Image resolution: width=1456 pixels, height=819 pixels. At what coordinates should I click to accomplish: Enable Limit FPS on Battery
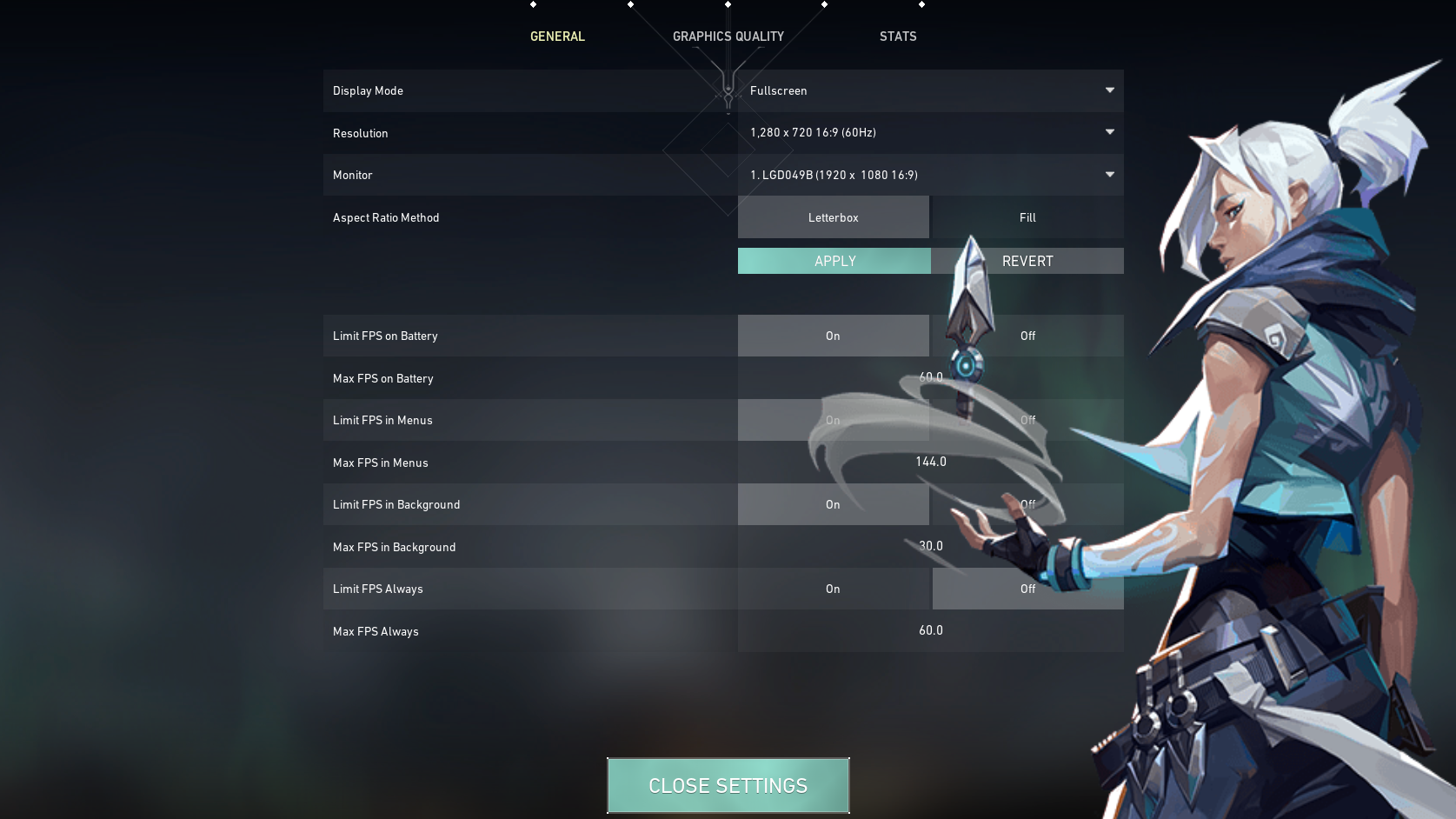(x=833, y=336)
